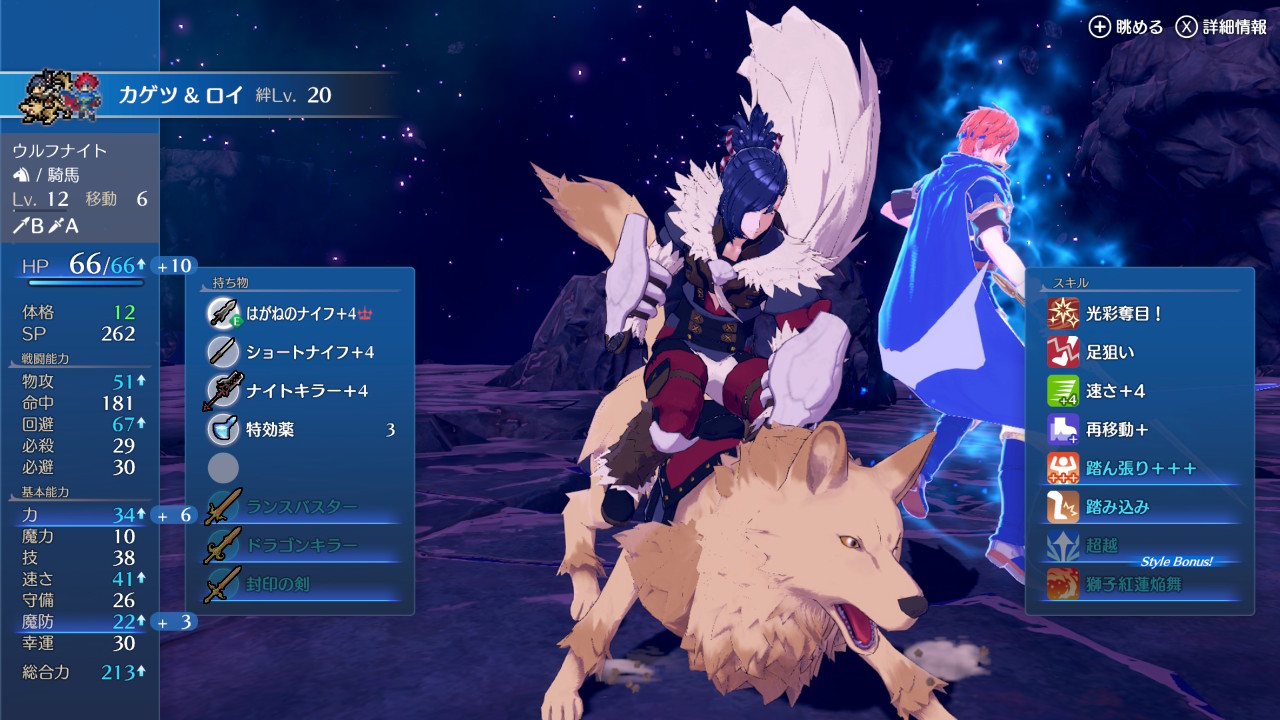Select the 力 stat row
The height and width of the screenshot is (720, 1280).
[x=78, y=515]
